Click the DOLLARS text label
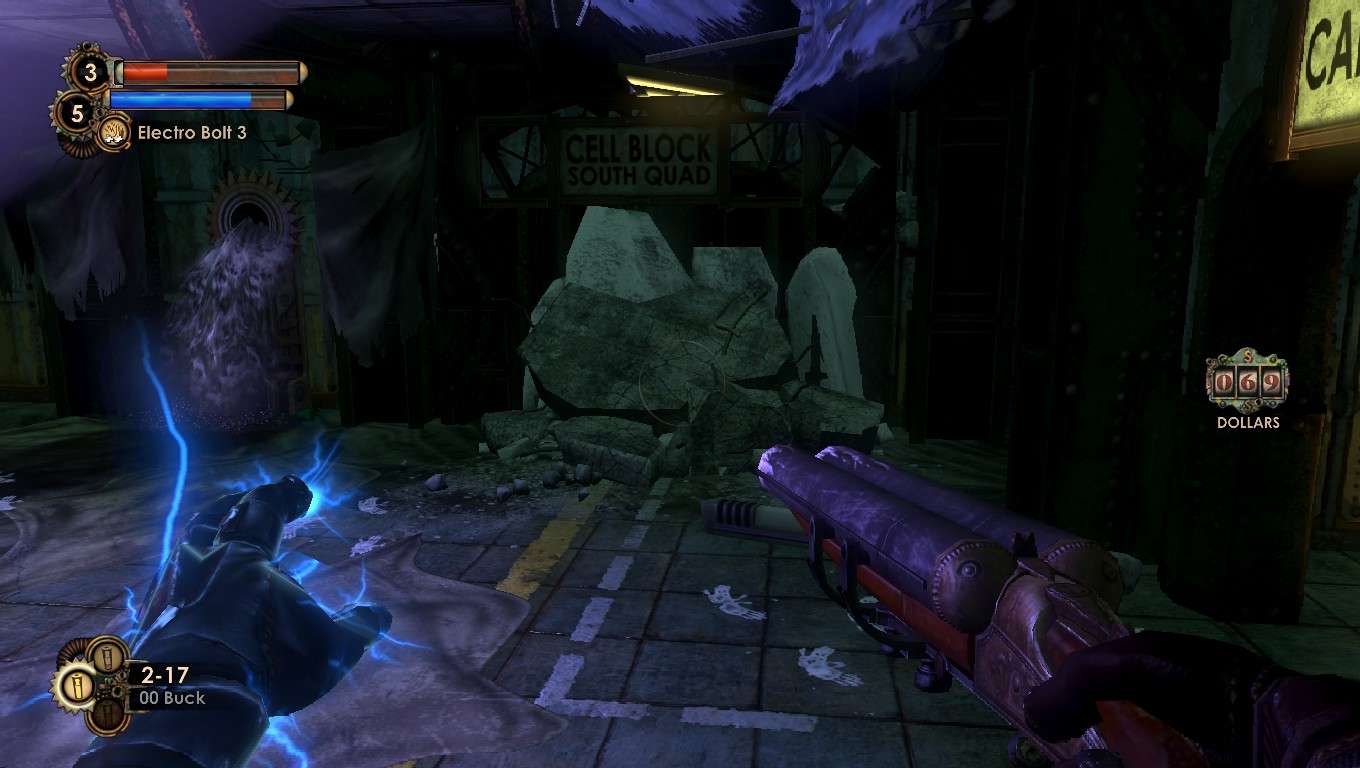The height and width of the screenshot is (768, 1360). click(x=1246, y=422)
